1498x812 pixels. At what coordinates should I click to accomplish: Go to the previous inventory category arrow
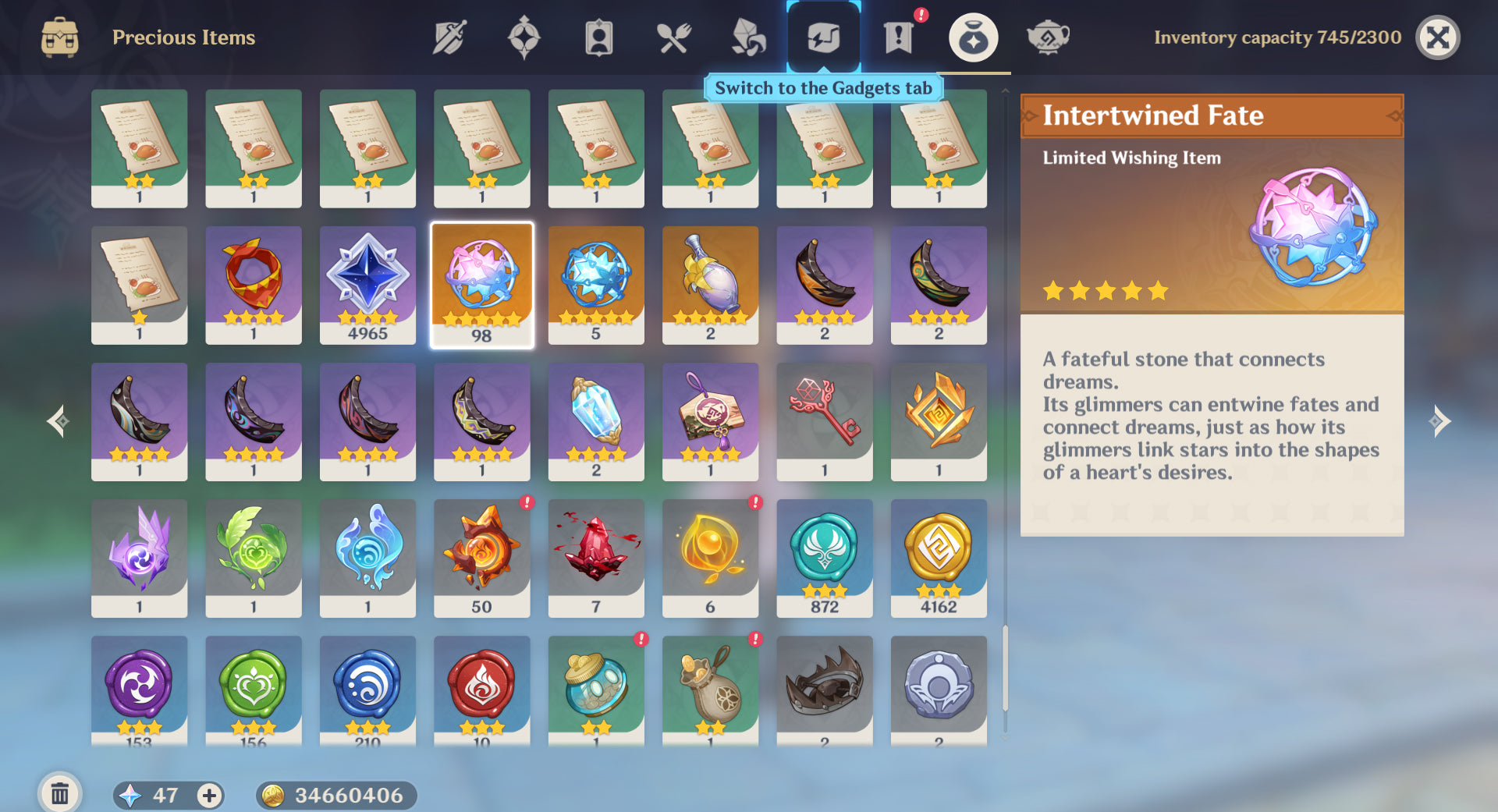pos(57,421)
